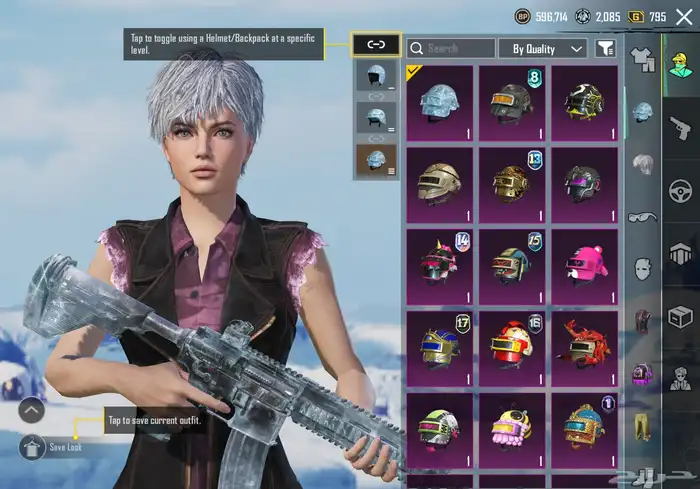Open the steering wheel vehicles tab
The height and width of the screenshot is (489, 700).
680,190
